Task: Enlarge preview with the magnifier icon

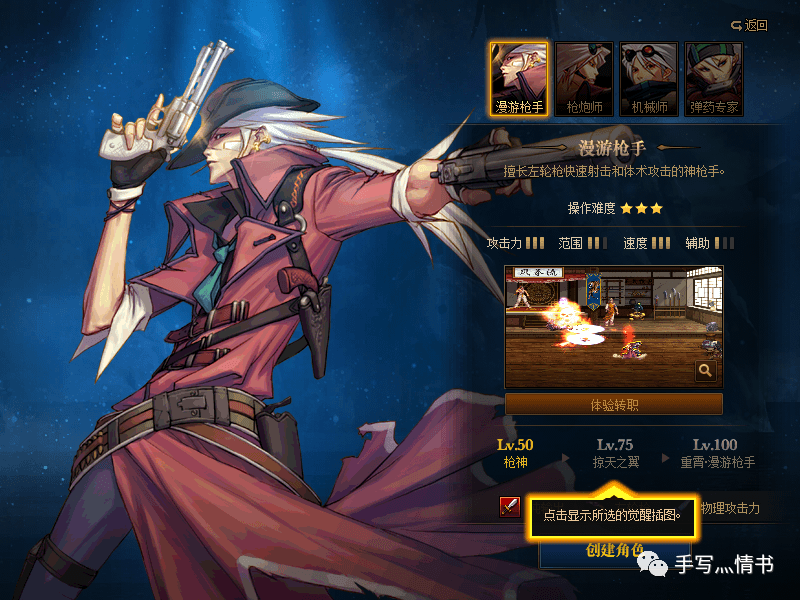Action: pos(706,371)
